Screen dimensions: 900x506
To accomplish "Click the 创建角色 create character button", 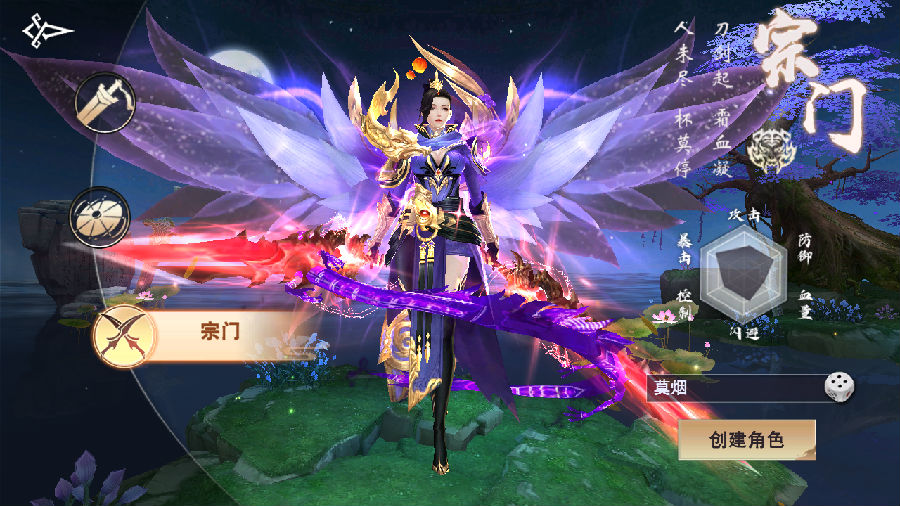I will coord(747,440).
